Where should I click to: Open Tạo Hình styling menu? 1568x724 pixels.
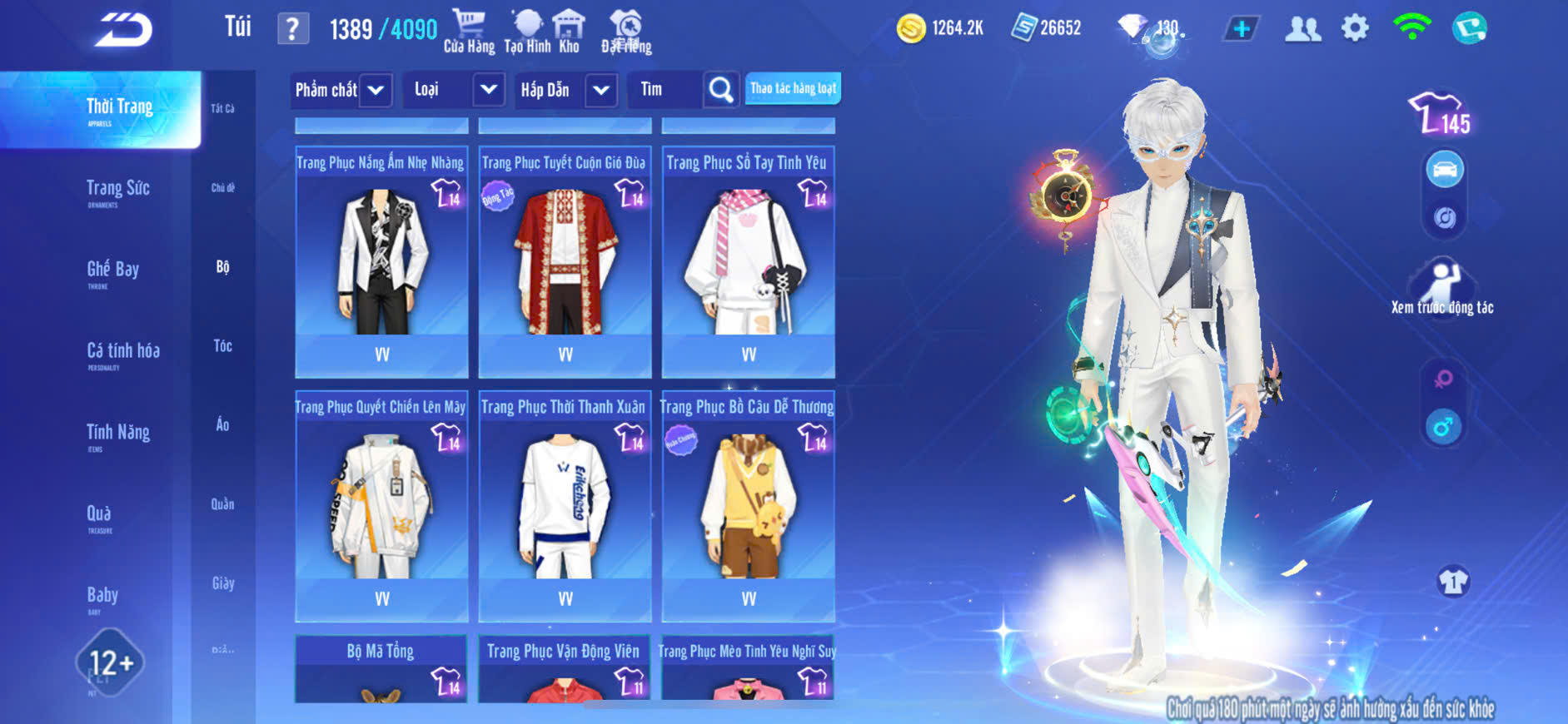tap(527, 32)
